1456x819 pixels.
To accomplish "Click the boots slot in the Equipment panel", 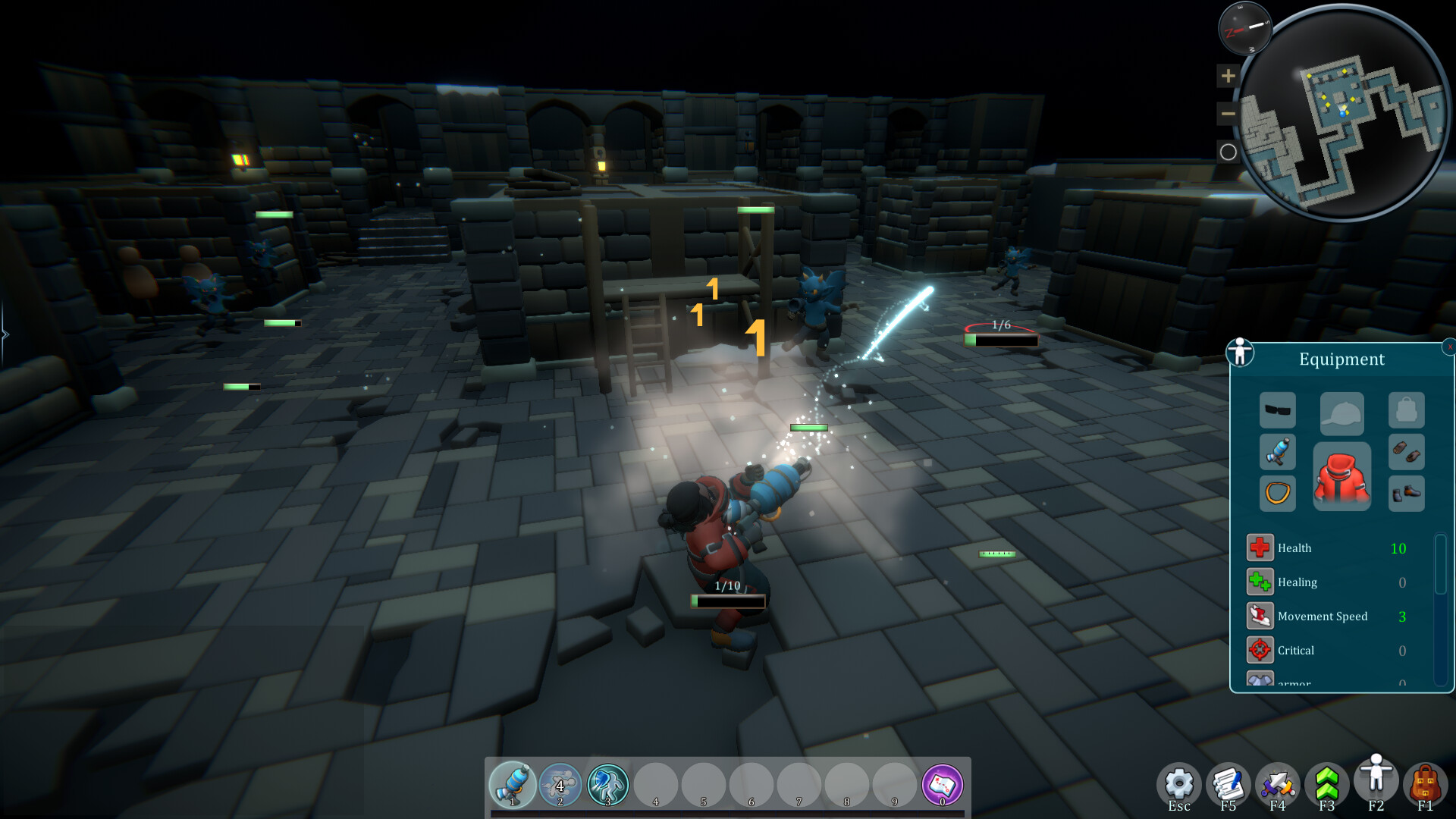I will pyautogui.click(x=1407, y=493).
